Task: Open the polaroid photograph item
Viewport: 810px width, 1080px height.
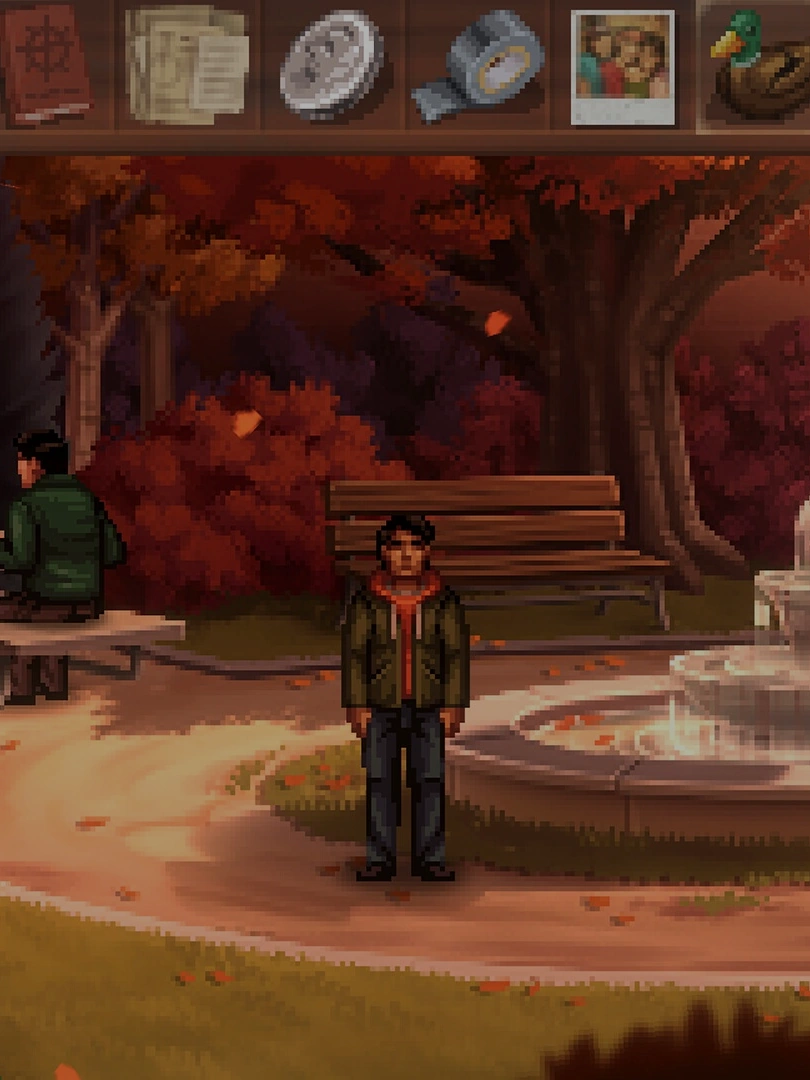Action: point(621,66)
